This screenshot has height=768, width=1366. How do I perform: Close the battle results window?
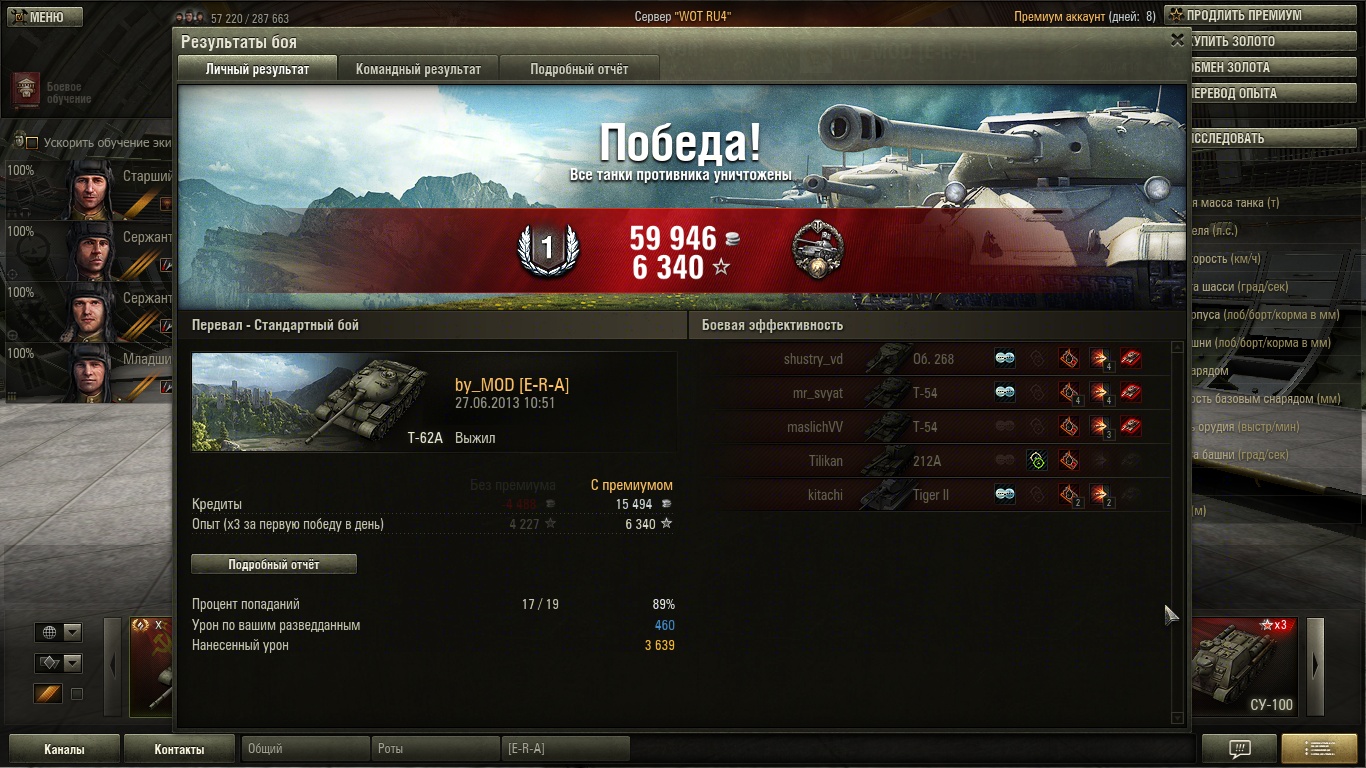(x=1177, y=40)
